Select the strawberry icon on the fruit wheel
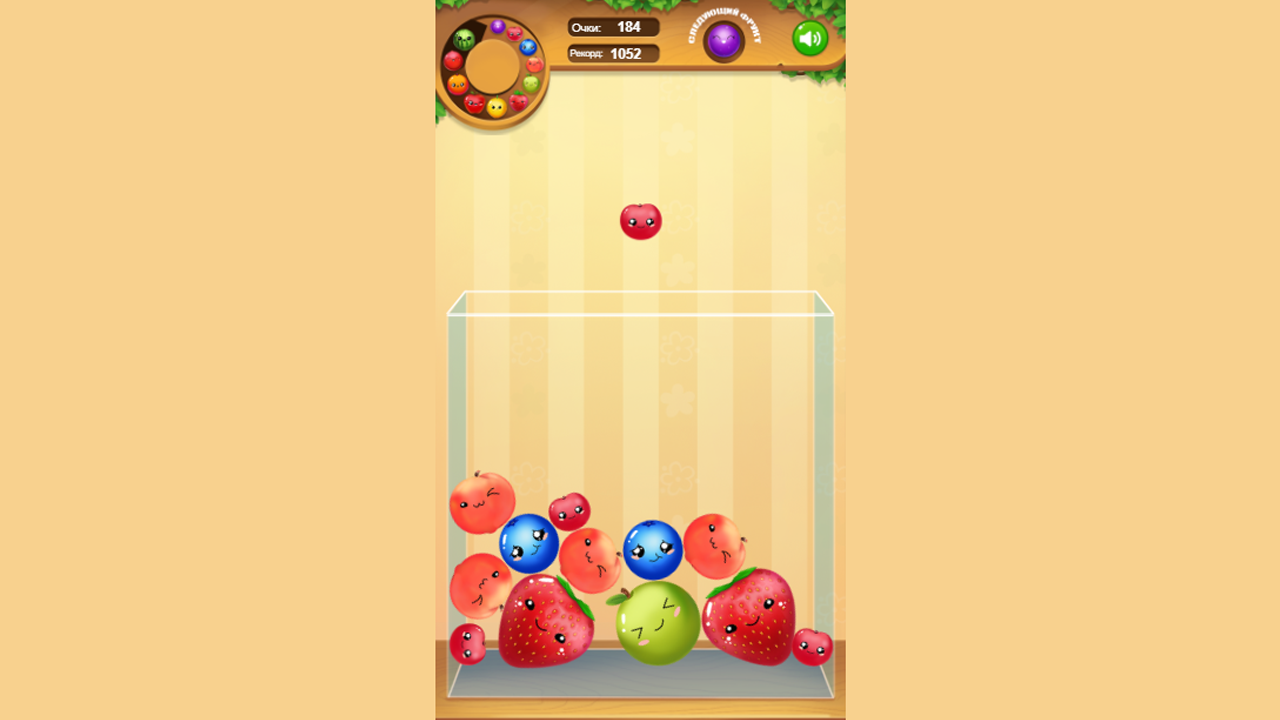This screenshot has height=720, width=1280. click(x=518, y=101)
